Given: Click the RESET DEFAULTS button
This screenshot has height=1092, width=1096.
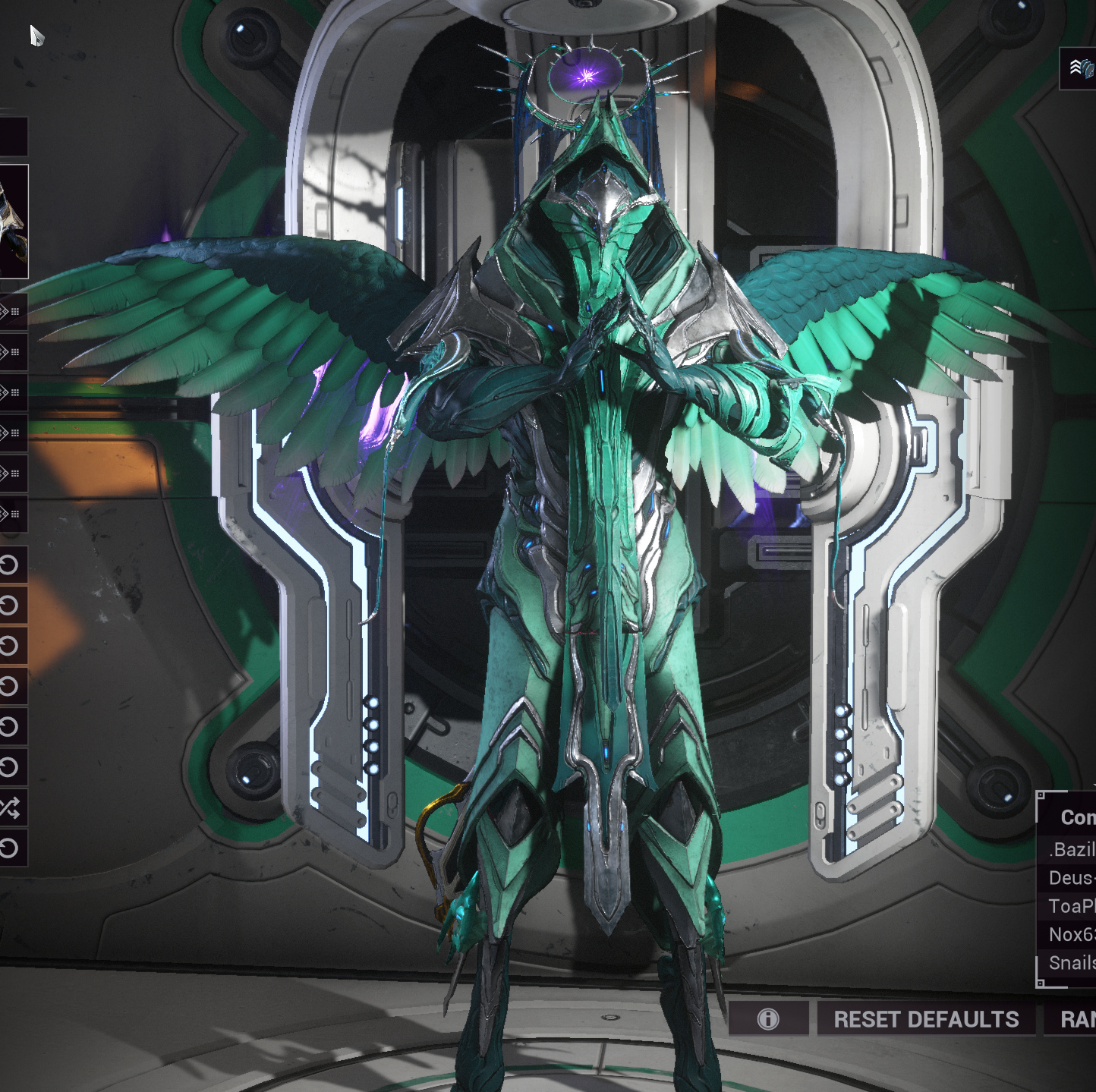Looking at the screenshot, I should point(926,1019).
